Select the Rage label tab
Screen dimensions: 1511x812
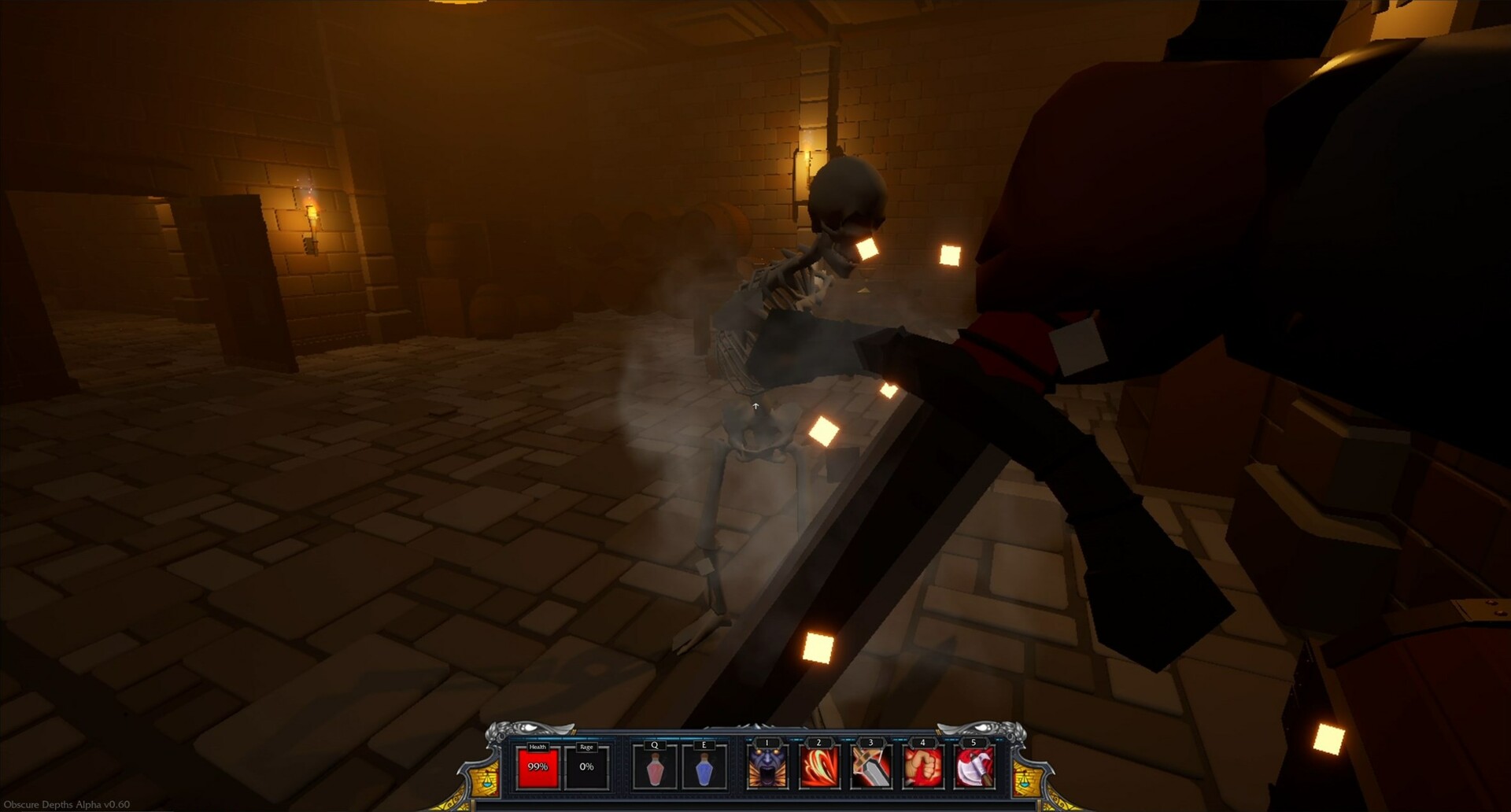(587, 747)
